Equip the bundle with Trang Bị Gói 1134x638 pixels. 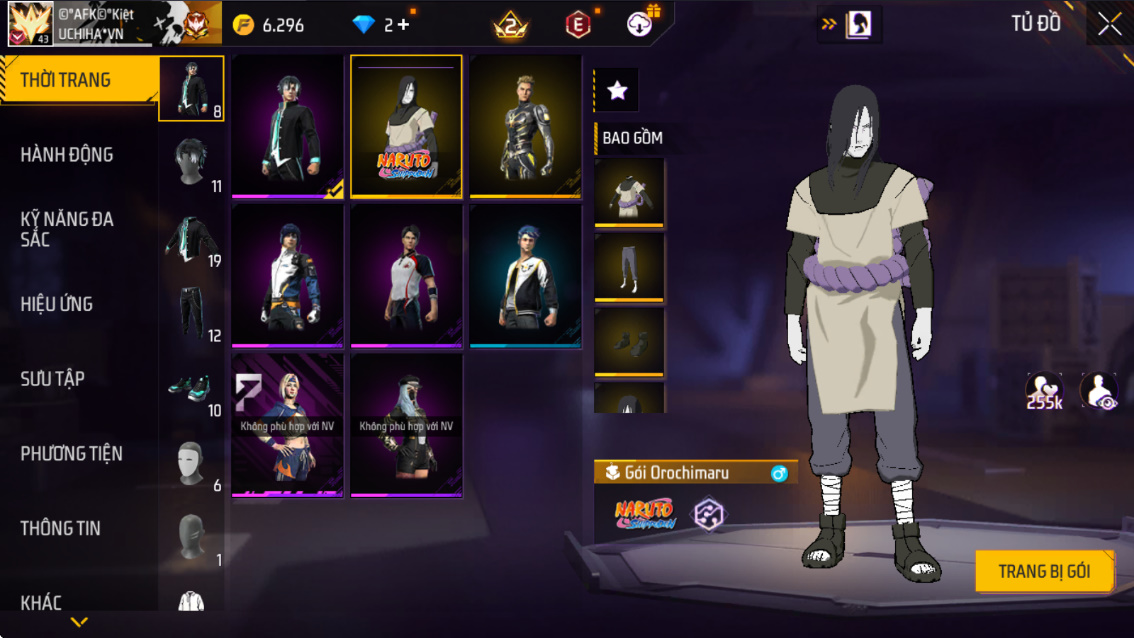(x=1044, y=572)
